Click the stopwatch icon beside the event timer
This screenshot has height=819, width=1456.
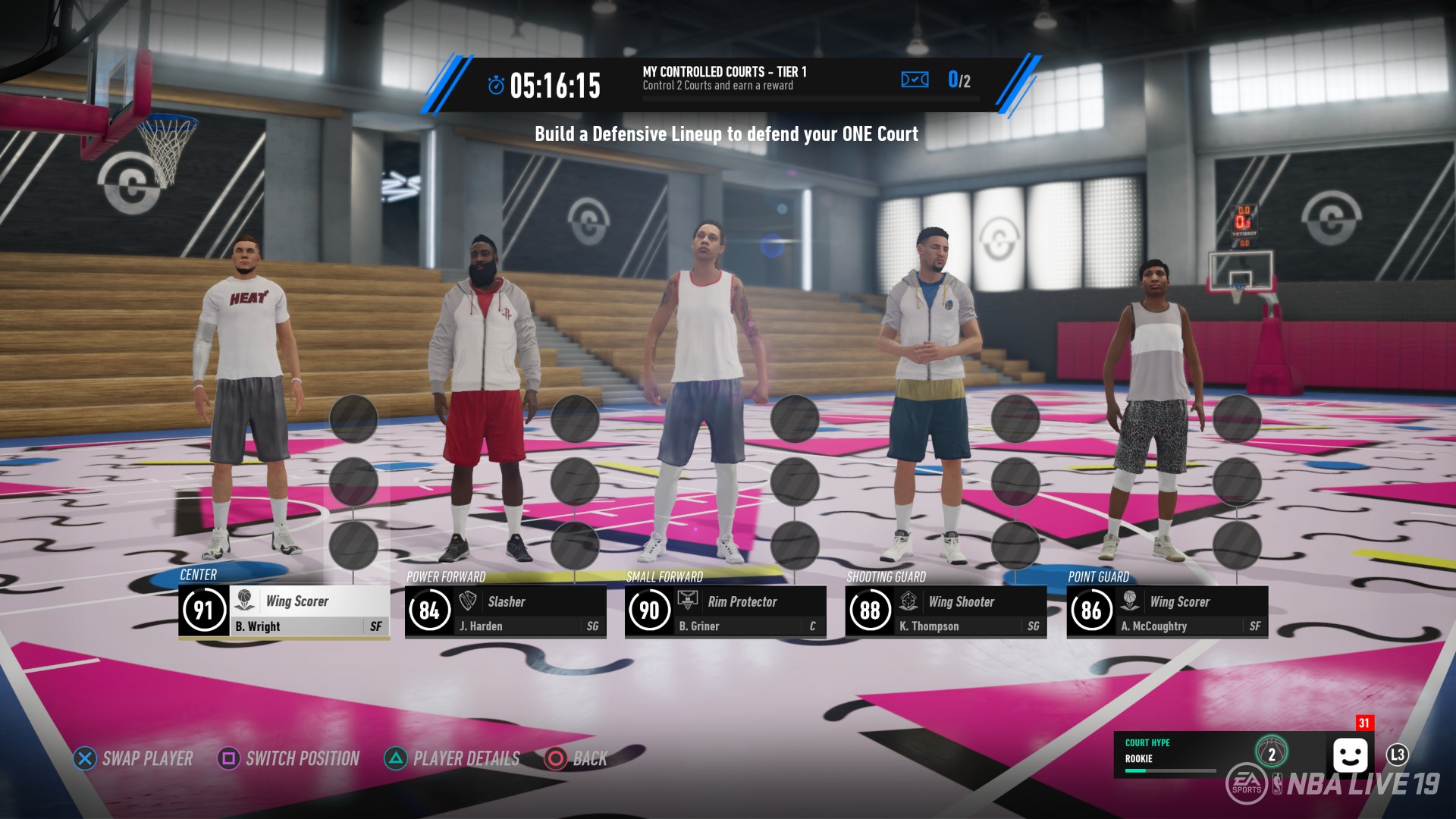point(496,85)
